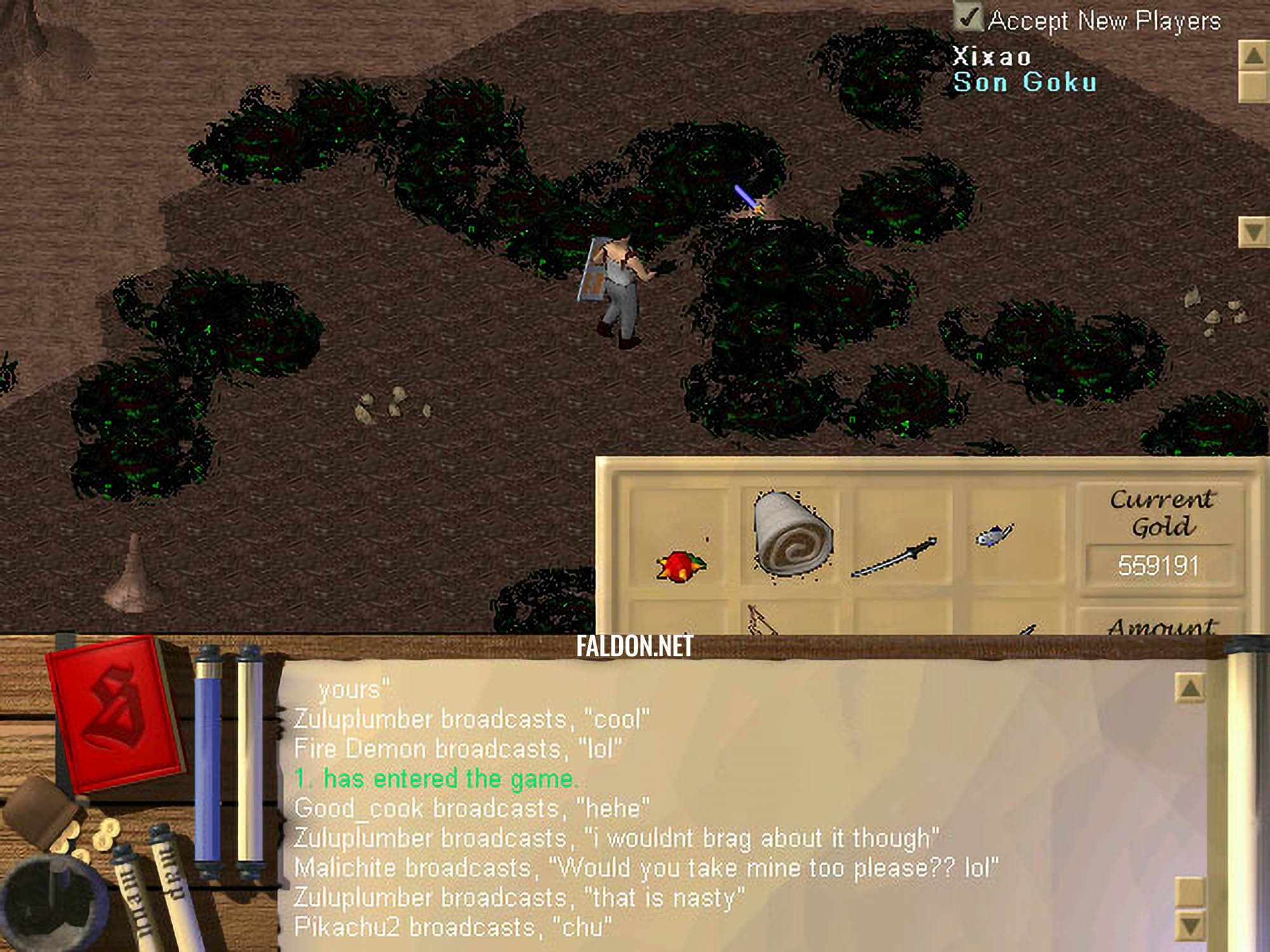Click the chat log's up arrow
Image resolution: width=1270 pixels, height=952 pixels.
(1189, 687)
